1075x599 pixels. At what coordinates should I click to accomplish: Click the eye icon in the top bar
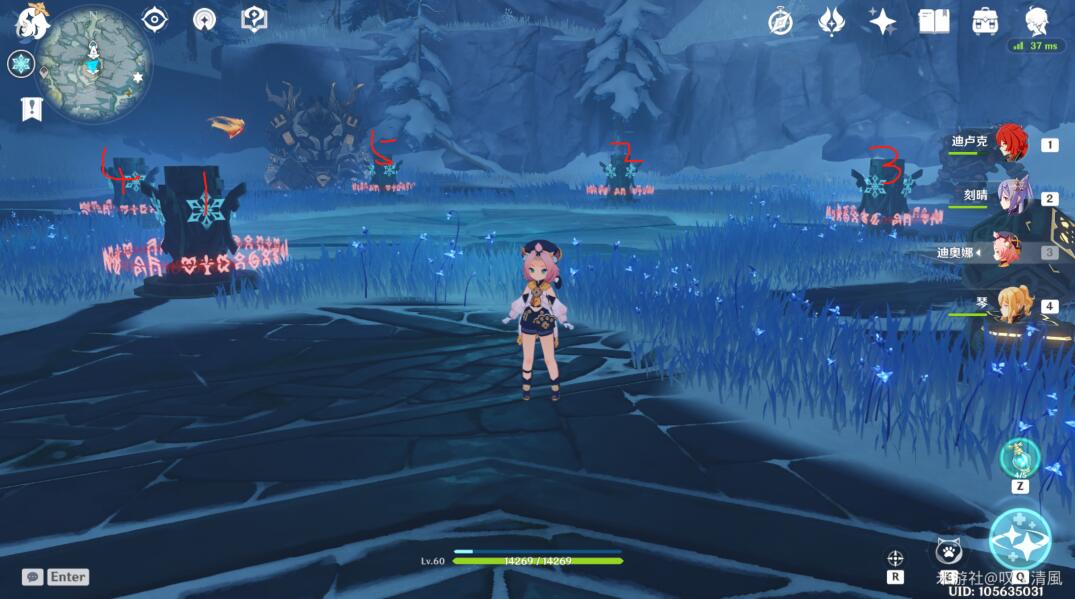coord(154,20)
